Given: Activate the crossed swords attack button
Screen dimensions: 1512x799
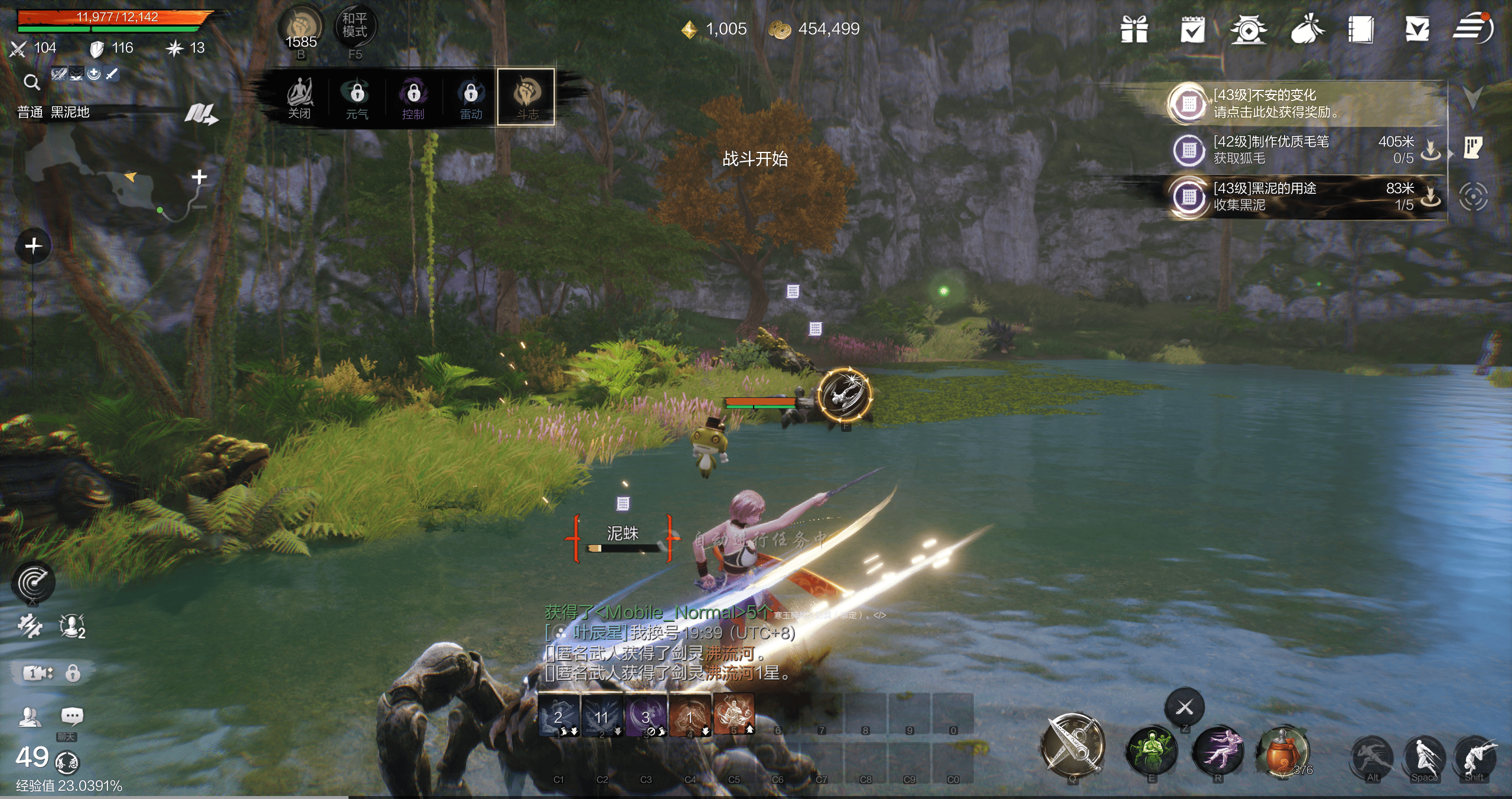Looking at the screenshot, I should coord(1073,745).
